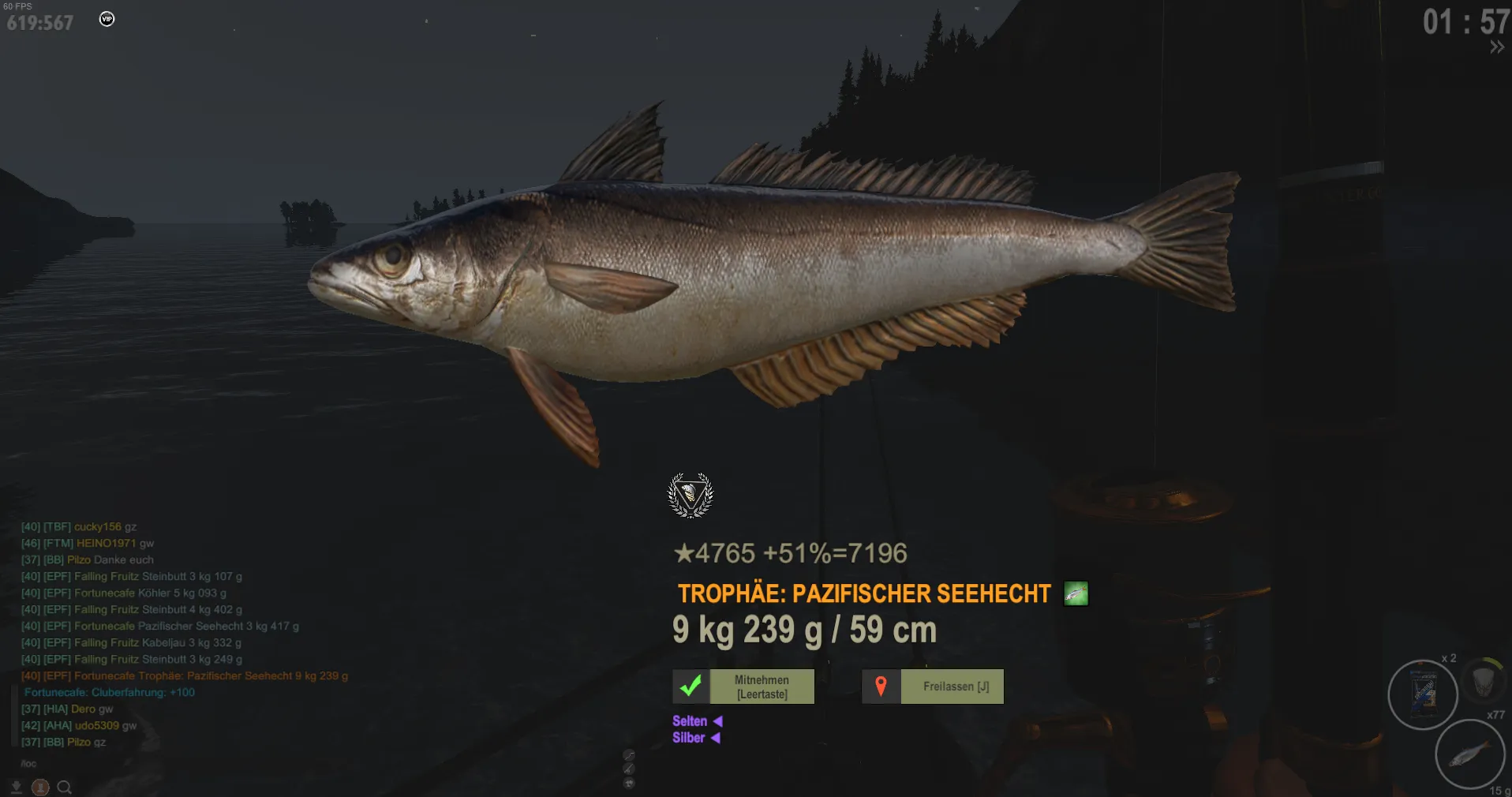Click the magnifying glass chat search icon
Image resolution: width=1512 pixels, height=797 pixels.
click(65, 788)
